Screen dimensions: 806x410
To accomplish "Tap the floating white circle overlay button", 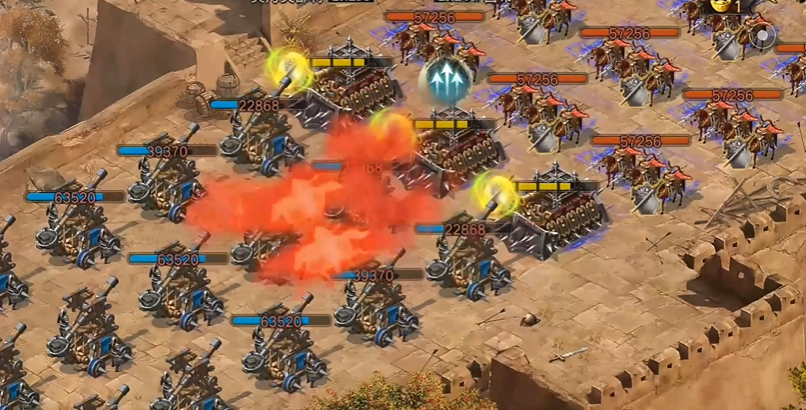I will pyautogui.click(x=763, y=38).
